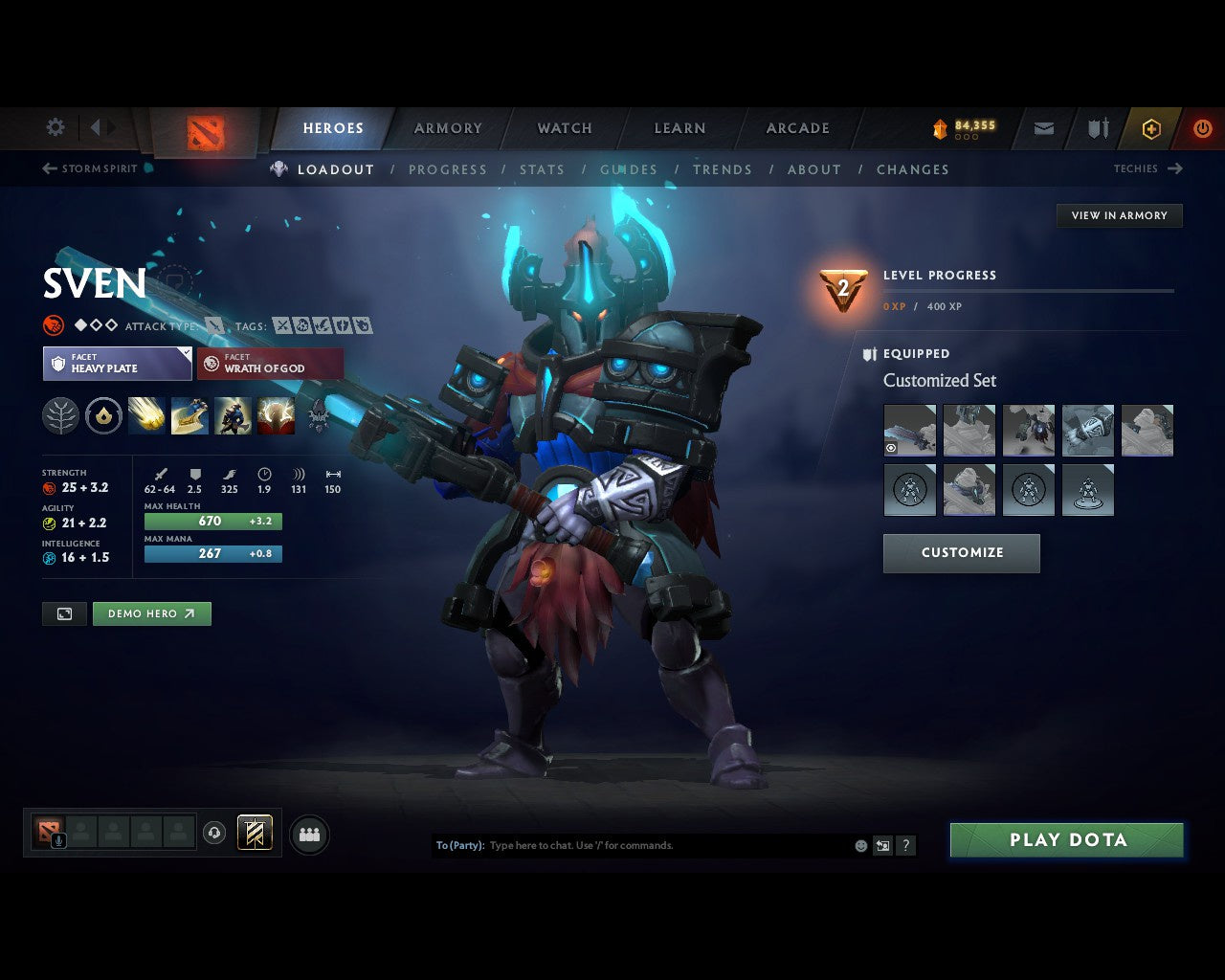Show the hero Progress section

[448, 169]
